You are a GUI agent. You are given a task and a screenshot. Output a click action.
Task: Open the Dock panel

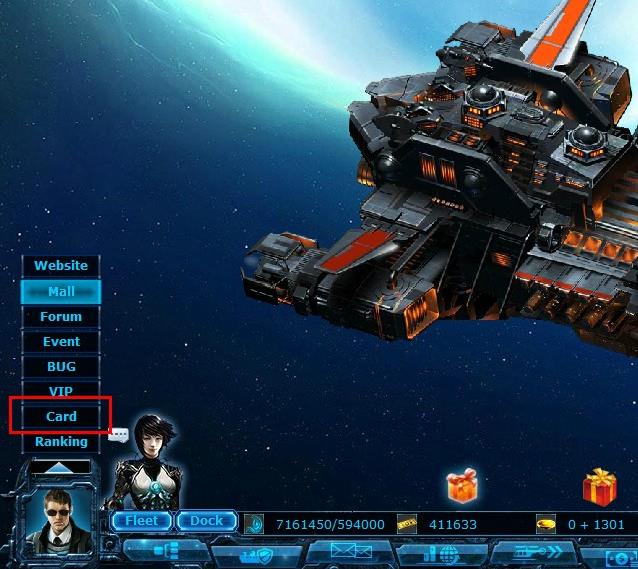(206, 521)
